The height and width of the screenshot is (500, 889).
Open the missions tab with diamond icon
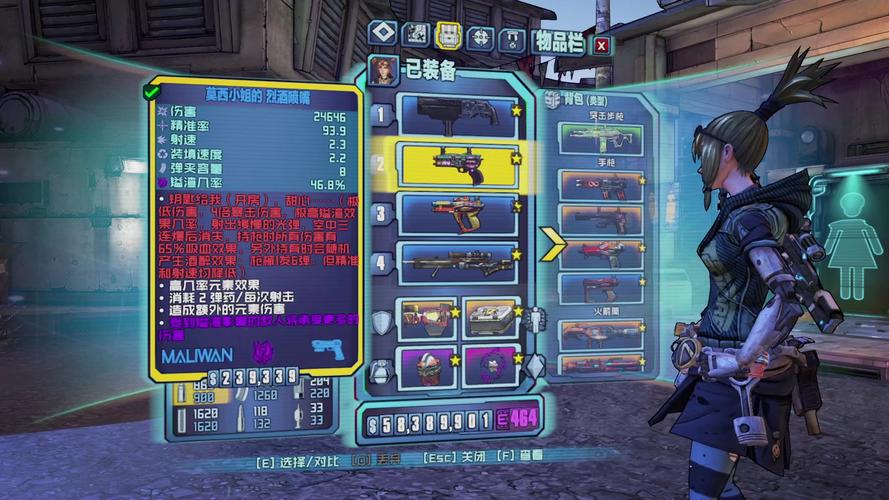pos(382,35)
